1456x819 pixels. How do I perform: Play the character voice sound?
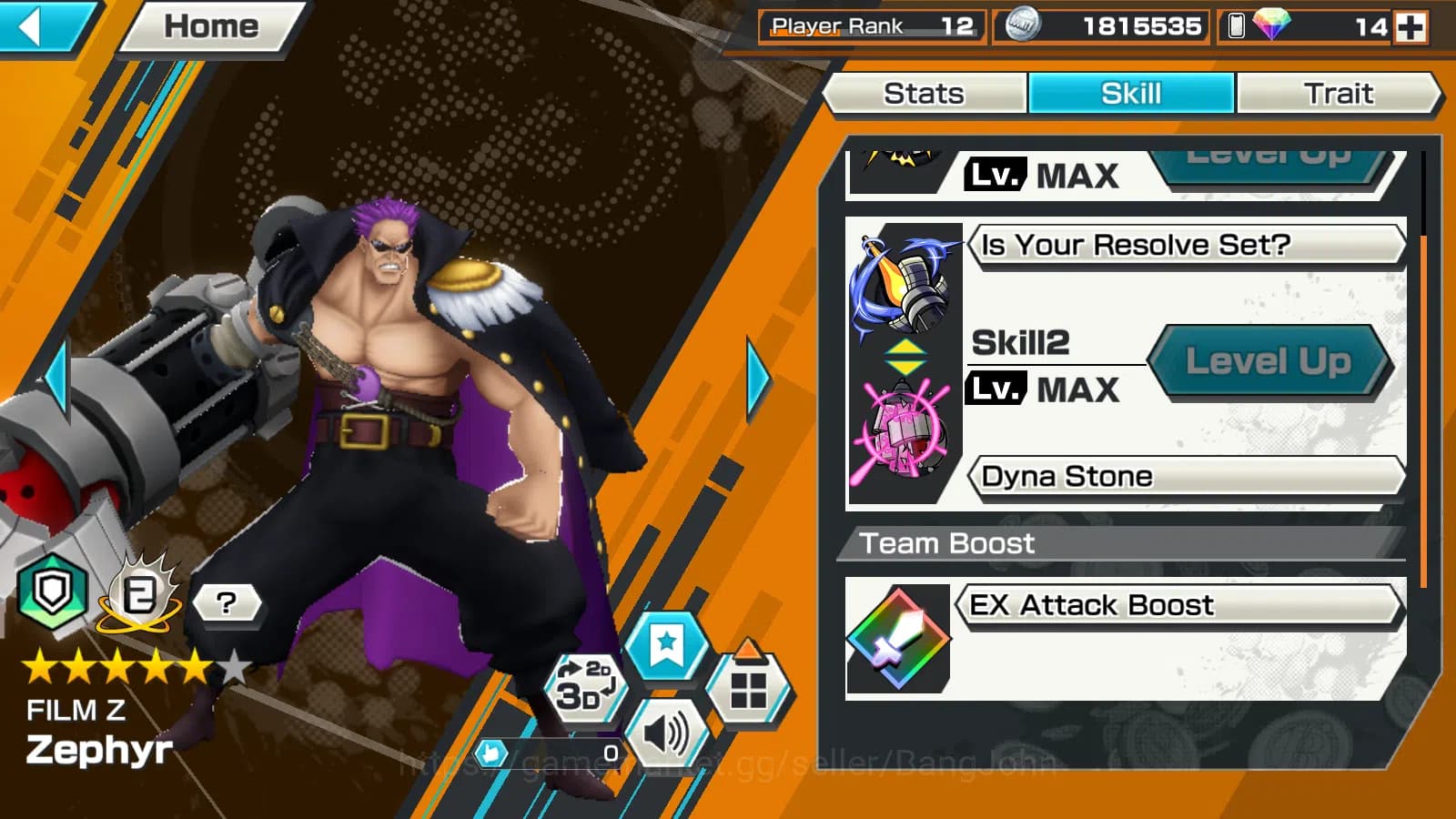click(x=667, y=733)
